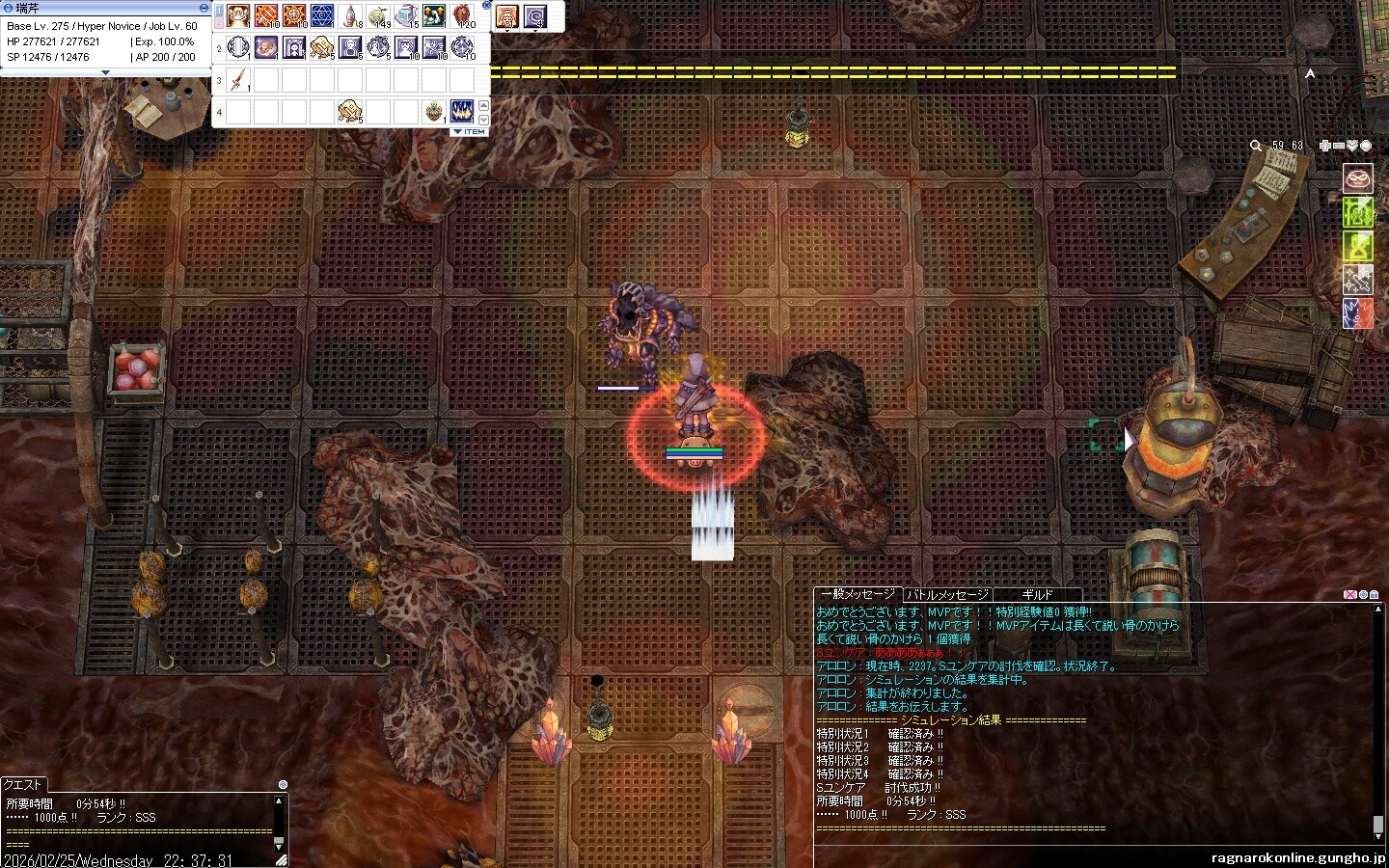
Task: Use the green fruit item stack of 149
Action: 378,16
